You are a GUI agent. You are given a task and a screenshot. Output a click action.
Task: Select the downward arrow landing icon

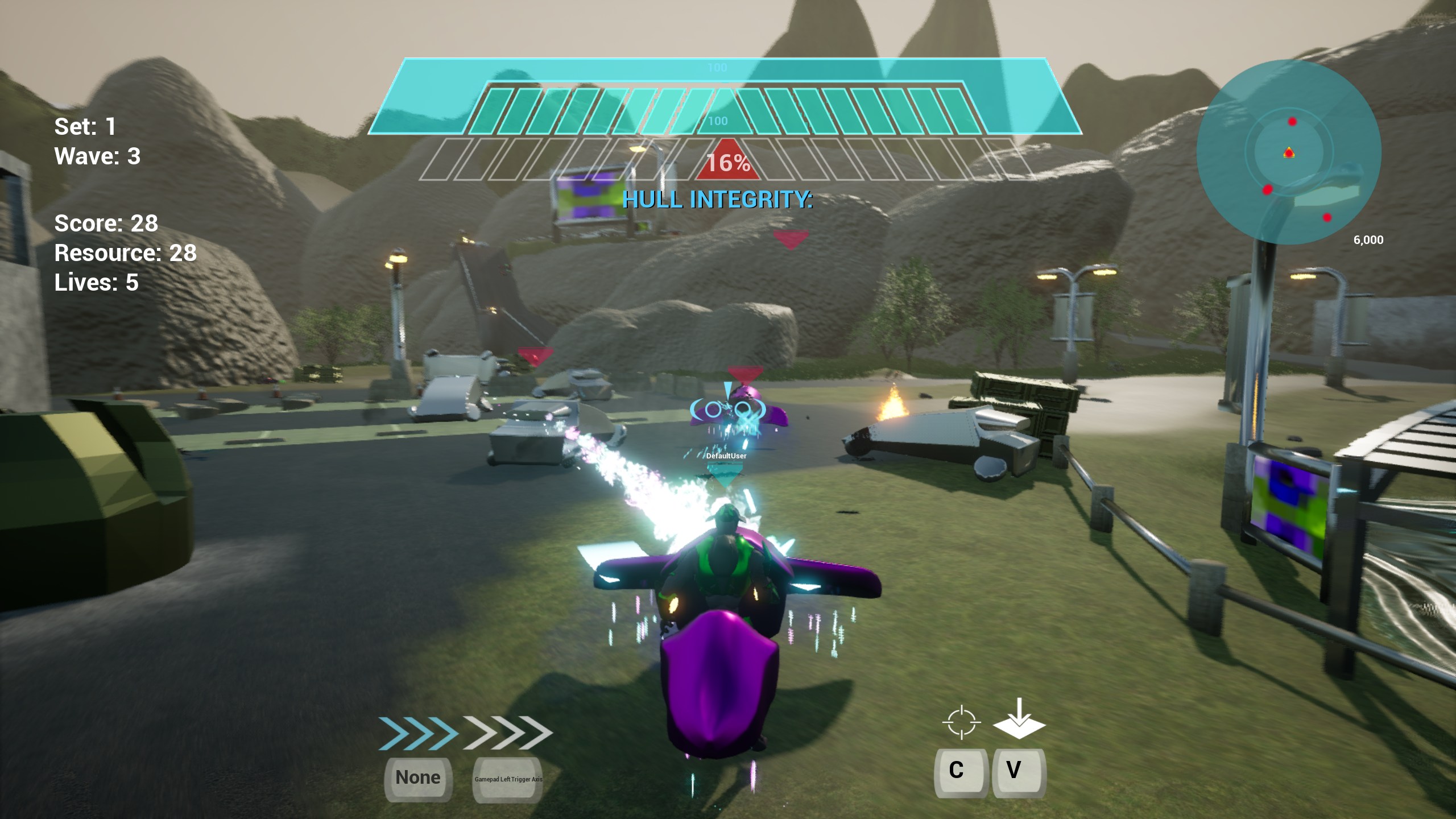point(1019,719)
